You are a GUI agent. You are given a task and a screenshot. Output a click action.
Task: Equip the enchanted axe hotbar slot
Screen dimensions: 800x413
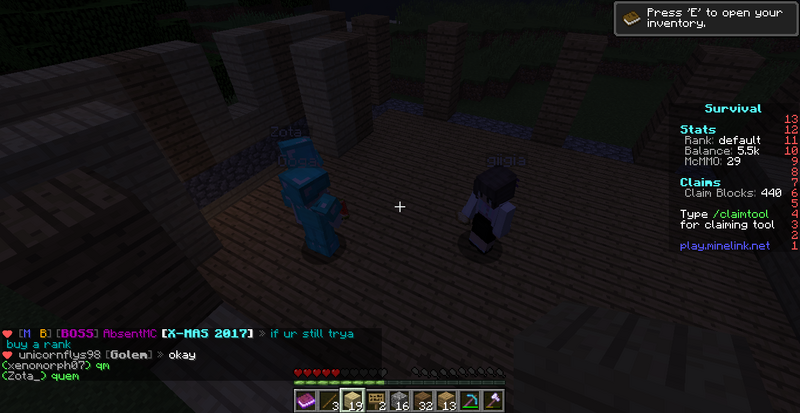pyautogui.click(x=494, y=400)
